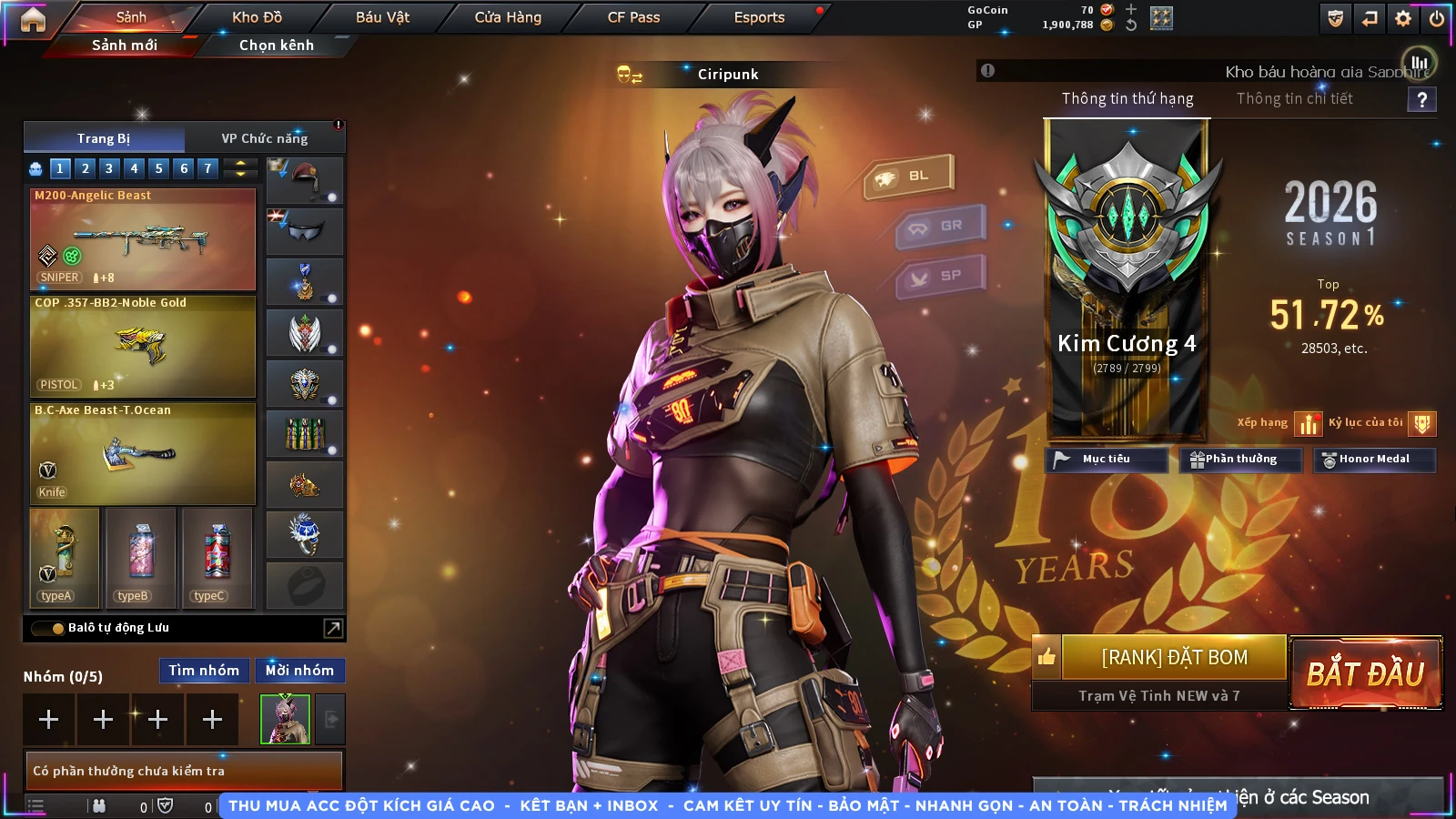This screenshot has height=819, width=1456.
Task: Open the CF Pass menu
Action: click(x=633, y=17)
